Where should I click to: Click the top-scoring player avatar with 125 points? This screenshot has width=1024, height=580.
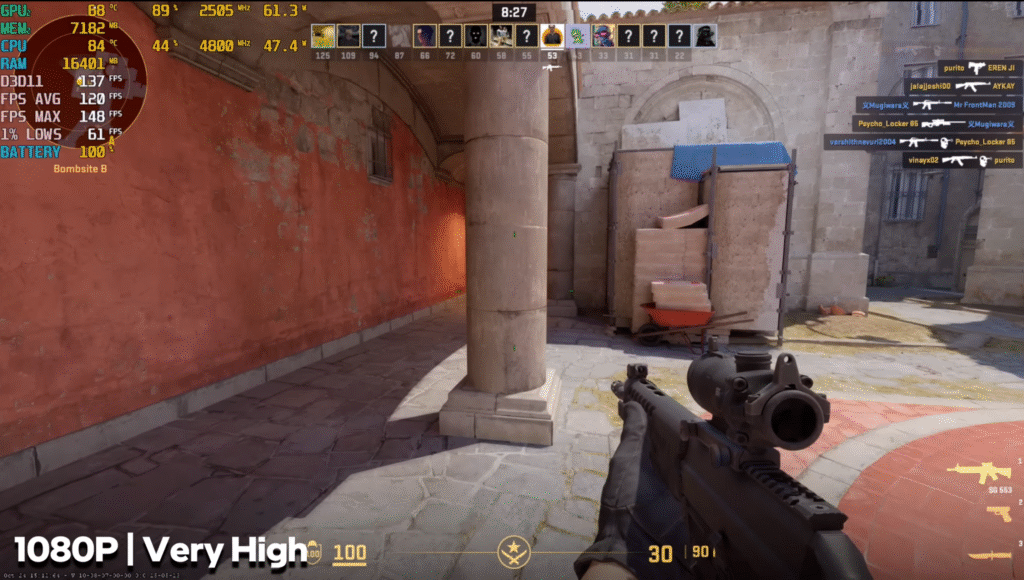(322, 37)
